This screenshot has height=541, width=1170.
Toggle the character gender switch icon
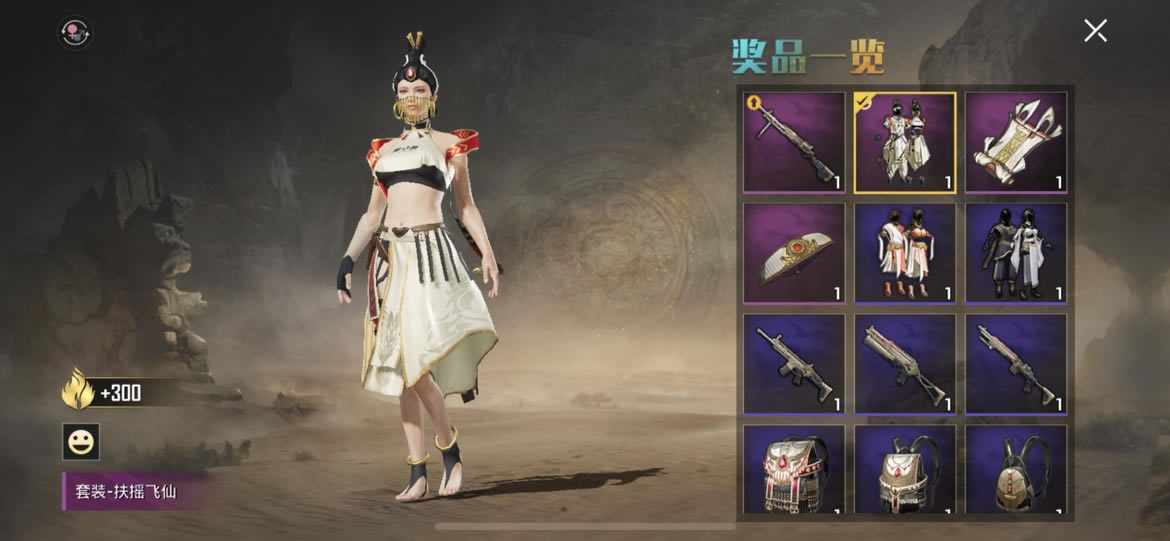point(76,34)
